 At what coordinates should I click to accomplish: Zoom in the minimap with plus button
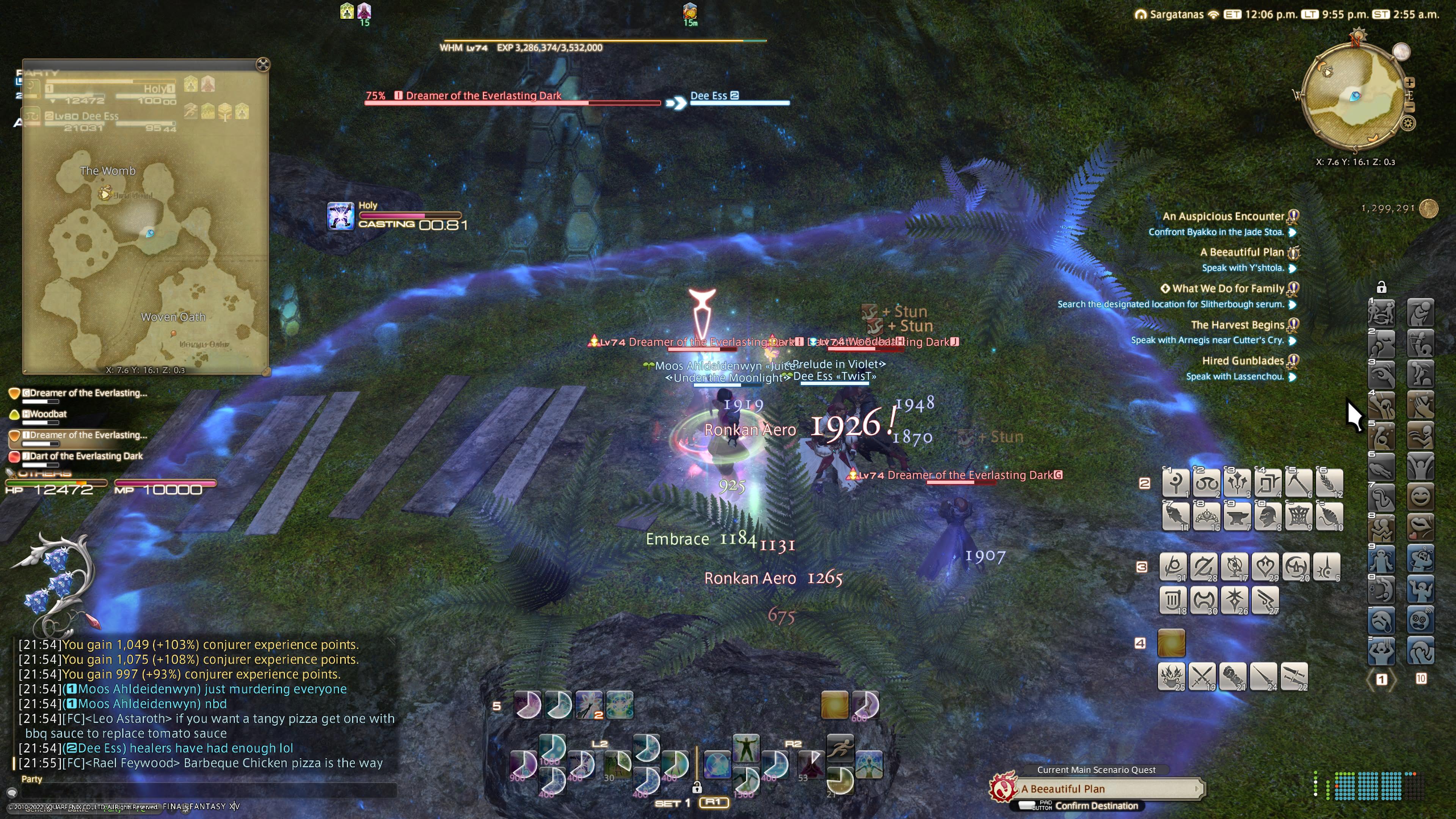(1410, 83)
